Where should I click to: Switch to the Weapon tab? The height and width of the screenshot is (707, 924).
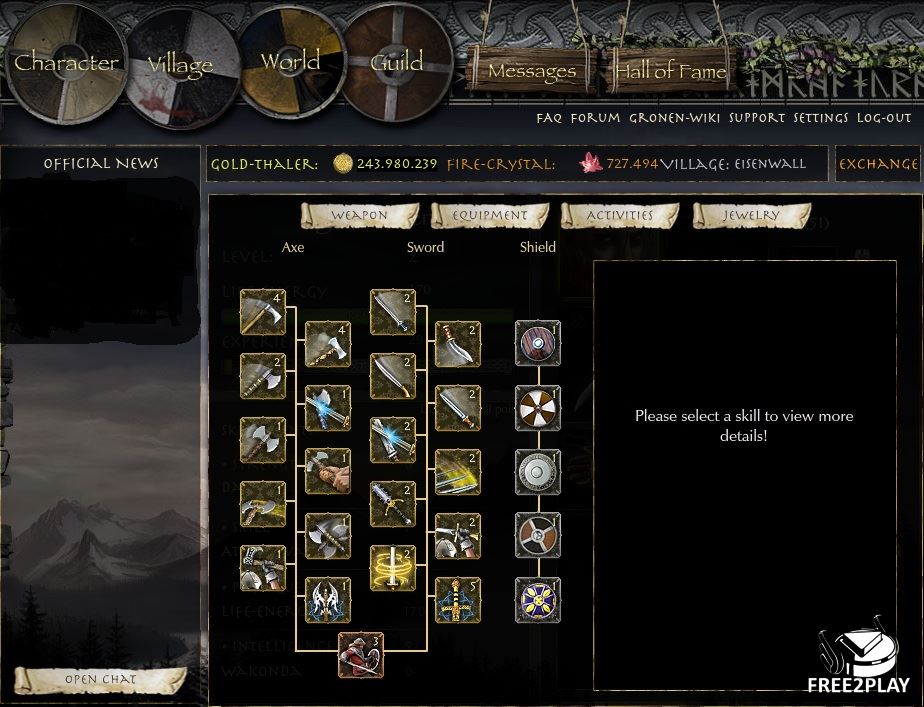(359, 215)
